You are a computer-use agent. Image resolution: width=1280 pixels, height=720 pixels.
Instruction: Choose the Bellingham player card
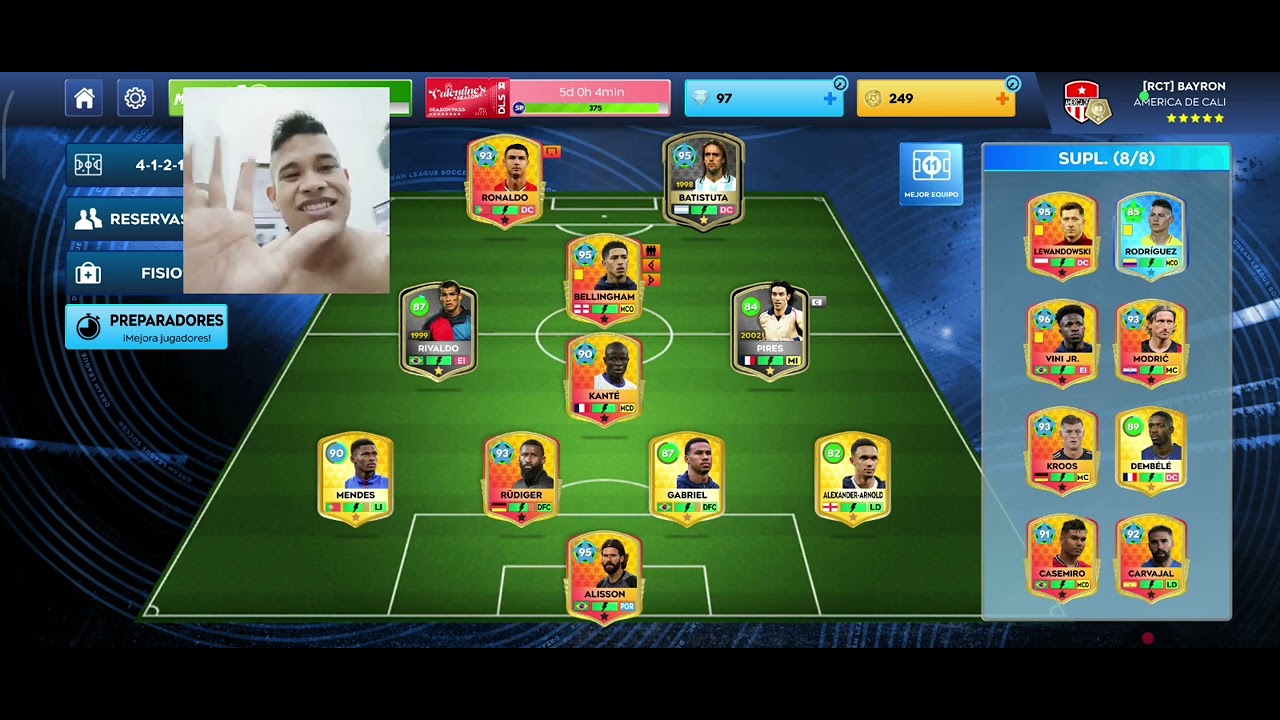pos(604,279)
